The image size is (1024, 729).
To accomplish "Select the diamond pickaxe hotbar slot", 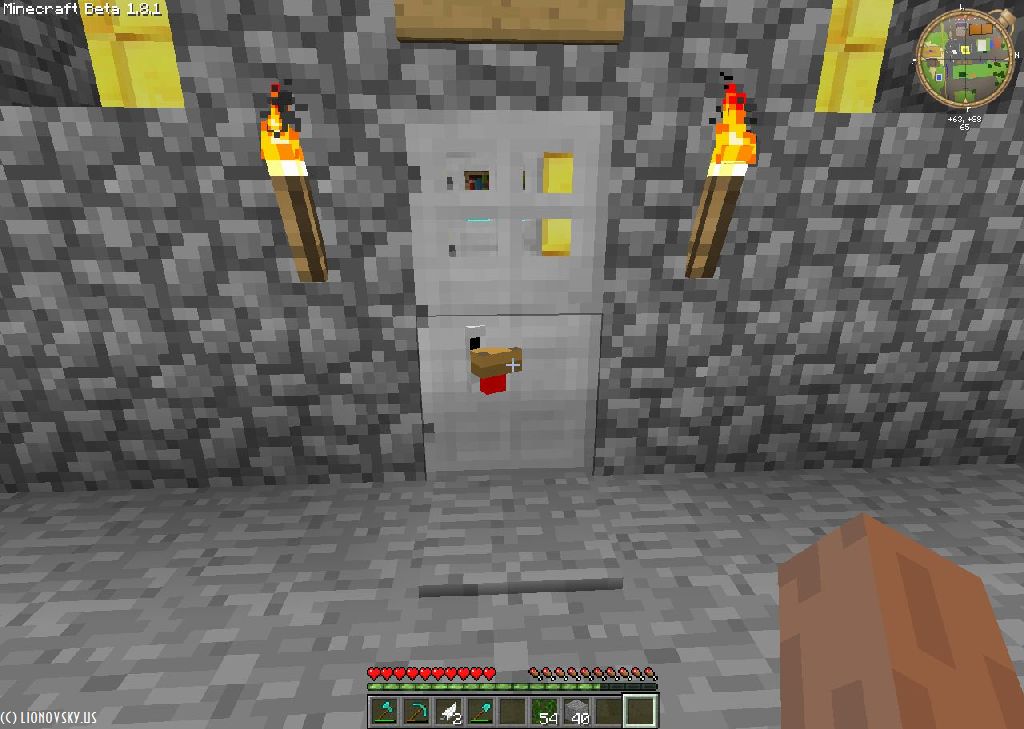I will [x=417, y=711].
